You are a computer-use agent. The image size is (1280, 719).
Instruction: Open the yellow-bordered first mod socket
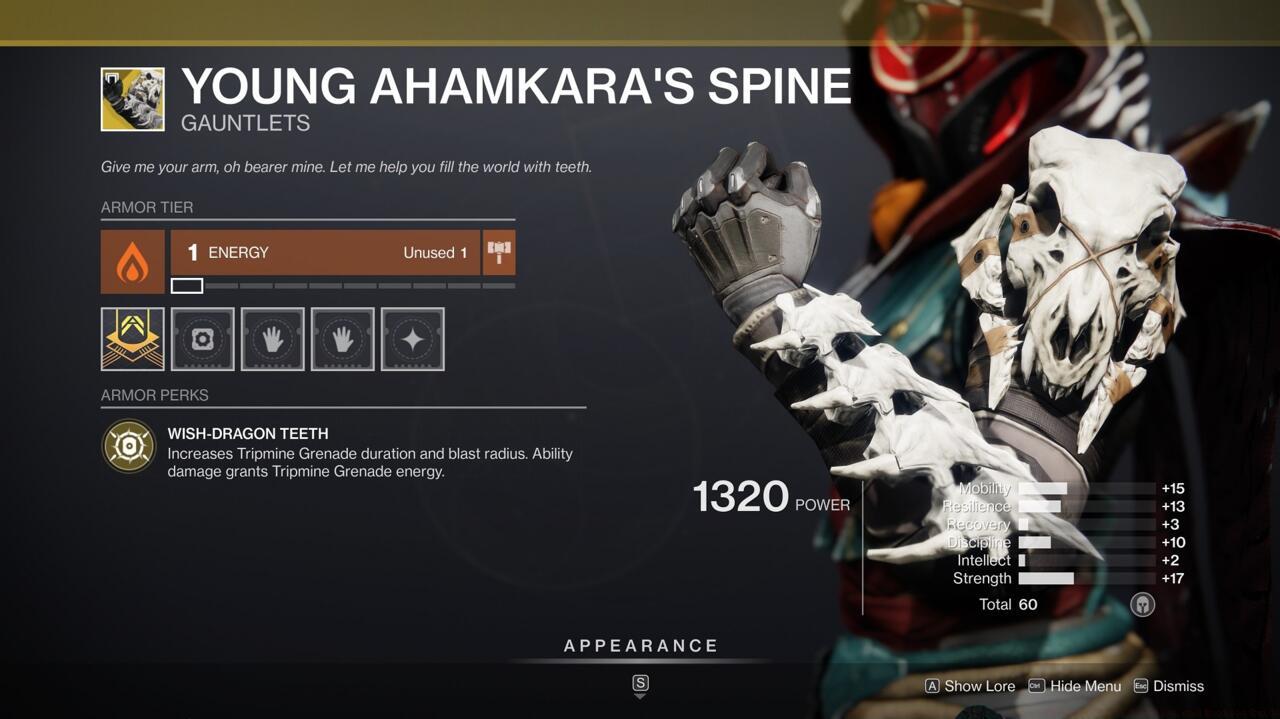point(132,339)
